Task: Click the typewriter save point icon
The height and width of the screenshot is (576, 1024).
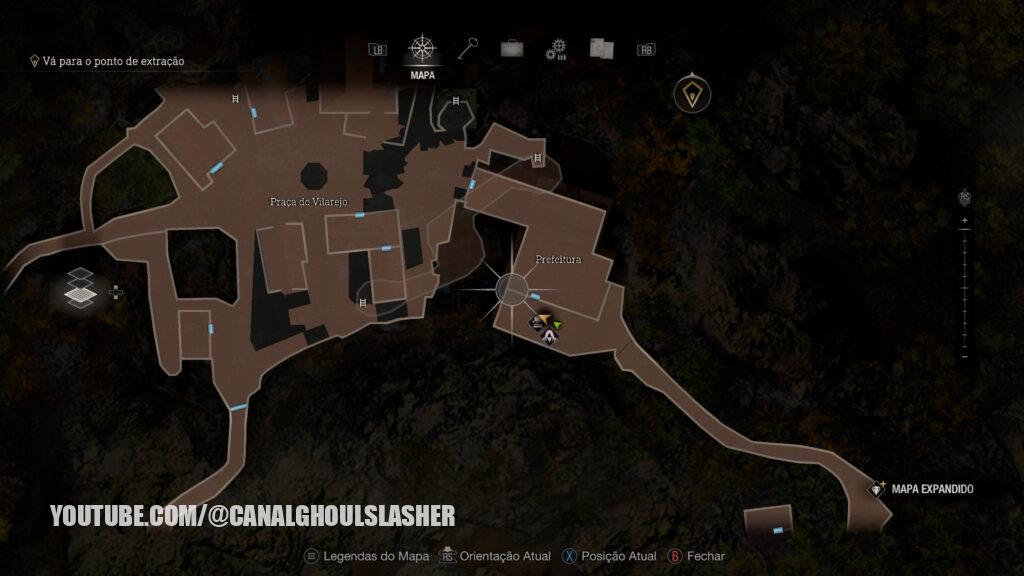Action: tap(537, 322)
